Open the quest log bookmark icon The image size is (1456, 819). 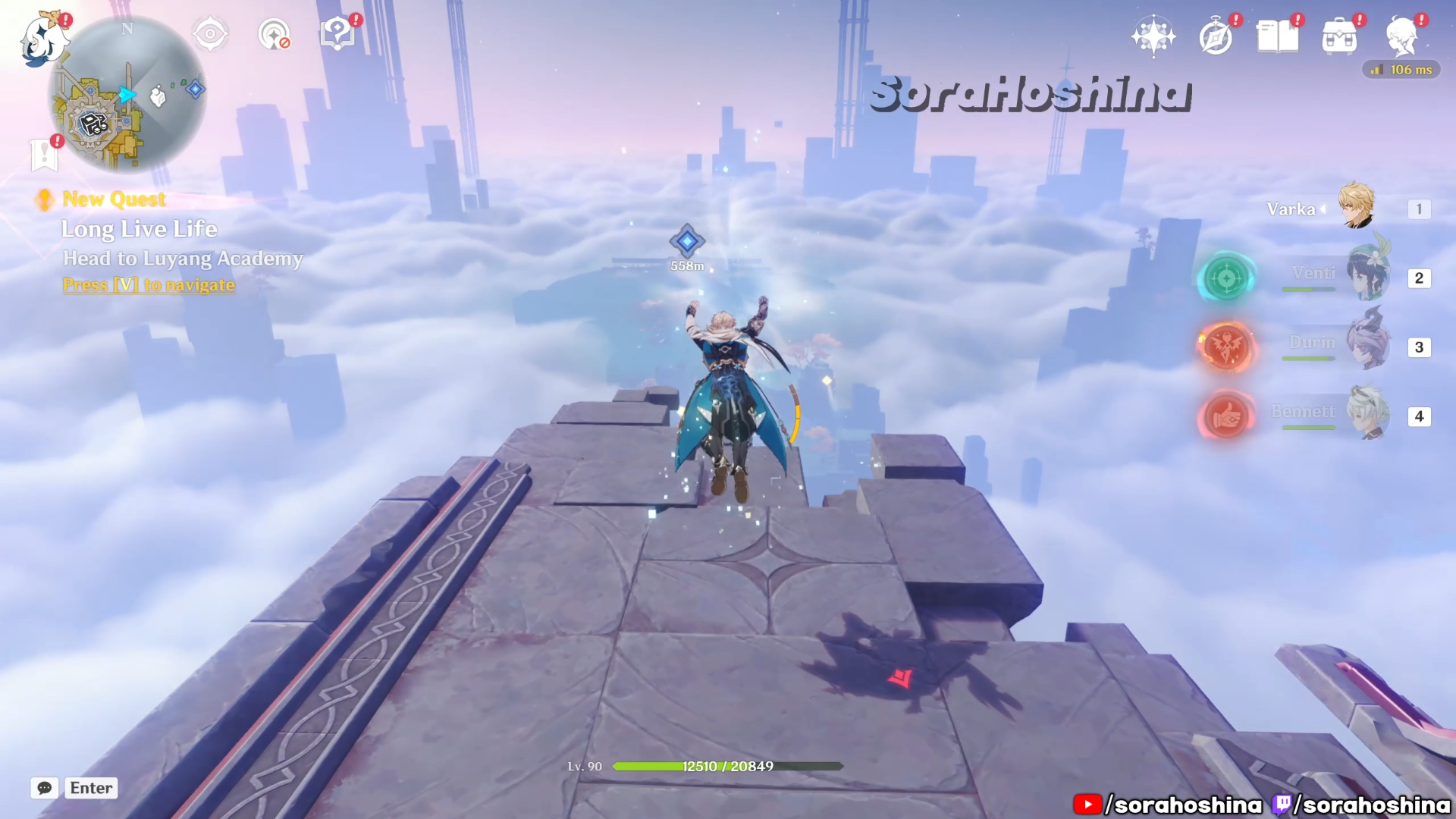45,155
